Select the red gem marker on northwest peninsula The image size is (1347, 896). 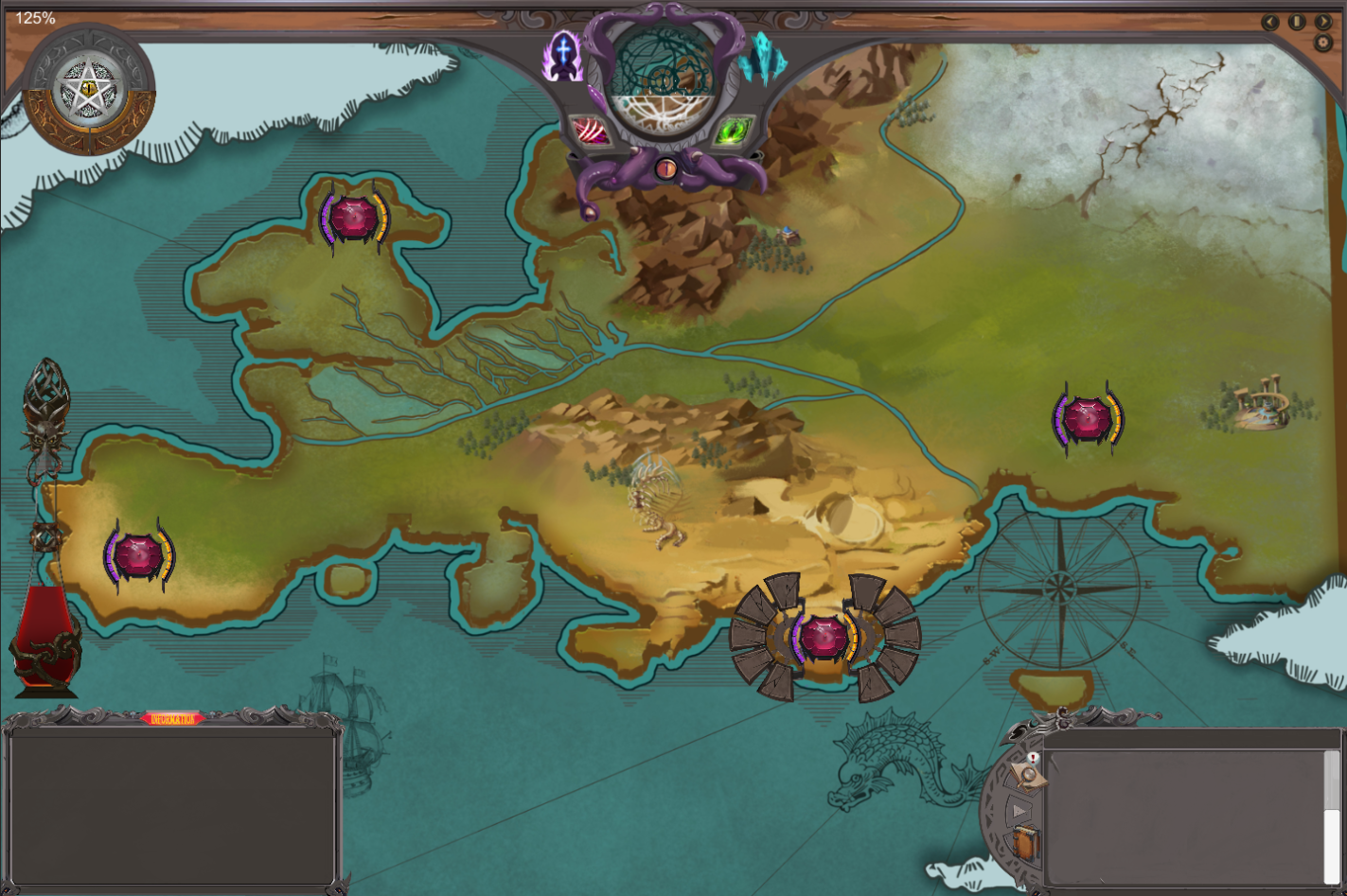click(354, 218)
